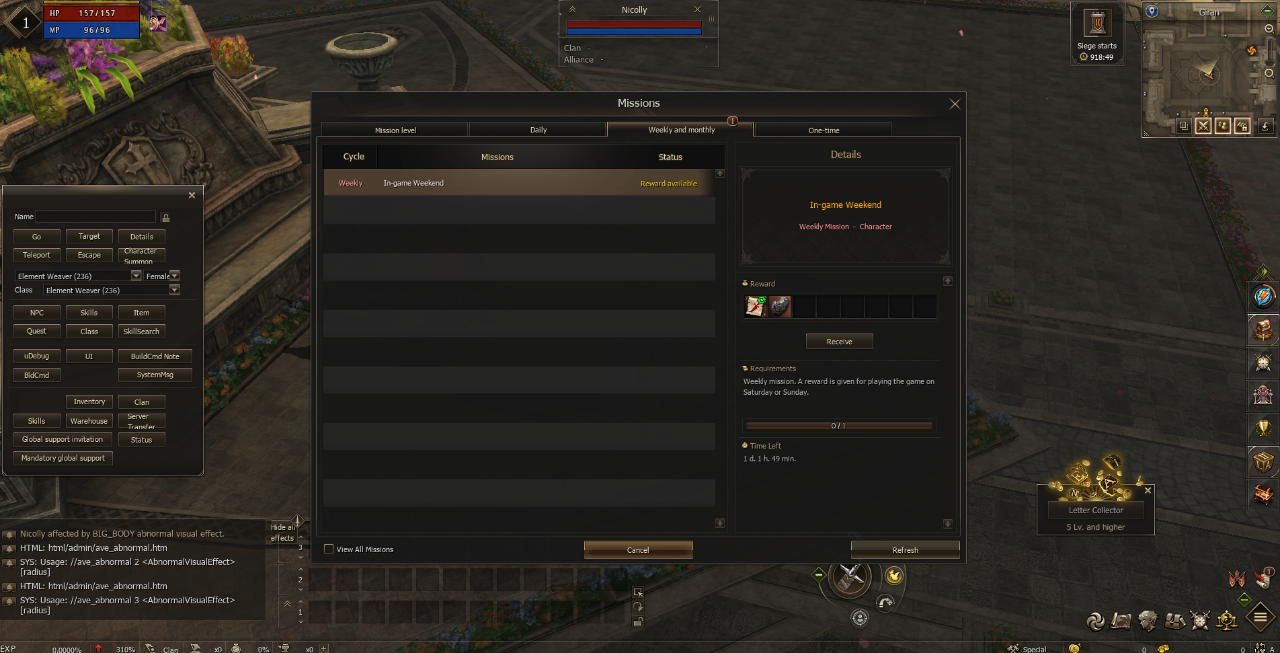Open the Inventory admin button
The width and height of the screenshot is (1280, 653).
[x=89, y=402]
